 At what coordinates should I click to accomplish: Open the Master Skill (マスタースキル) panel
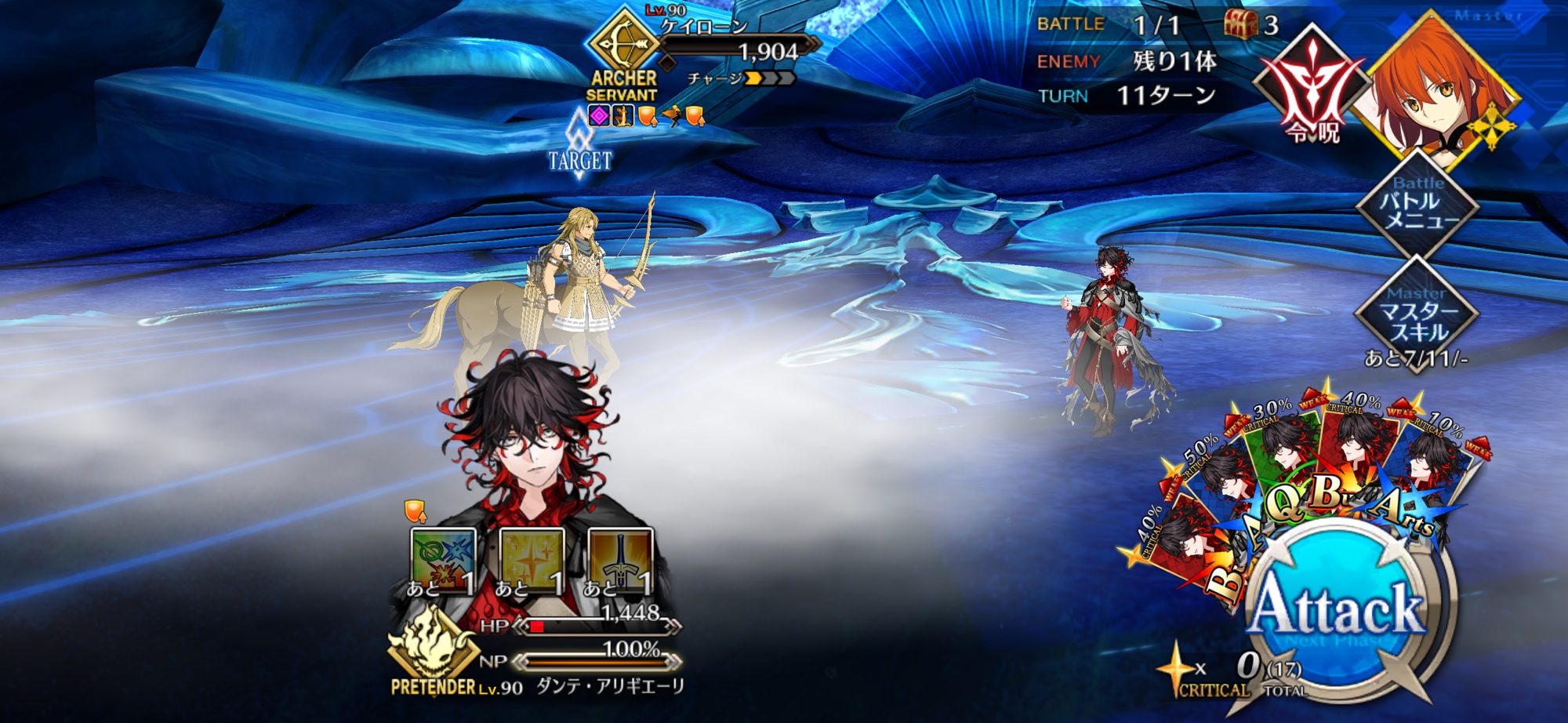pyautogui.click(x=1417, y=315)
